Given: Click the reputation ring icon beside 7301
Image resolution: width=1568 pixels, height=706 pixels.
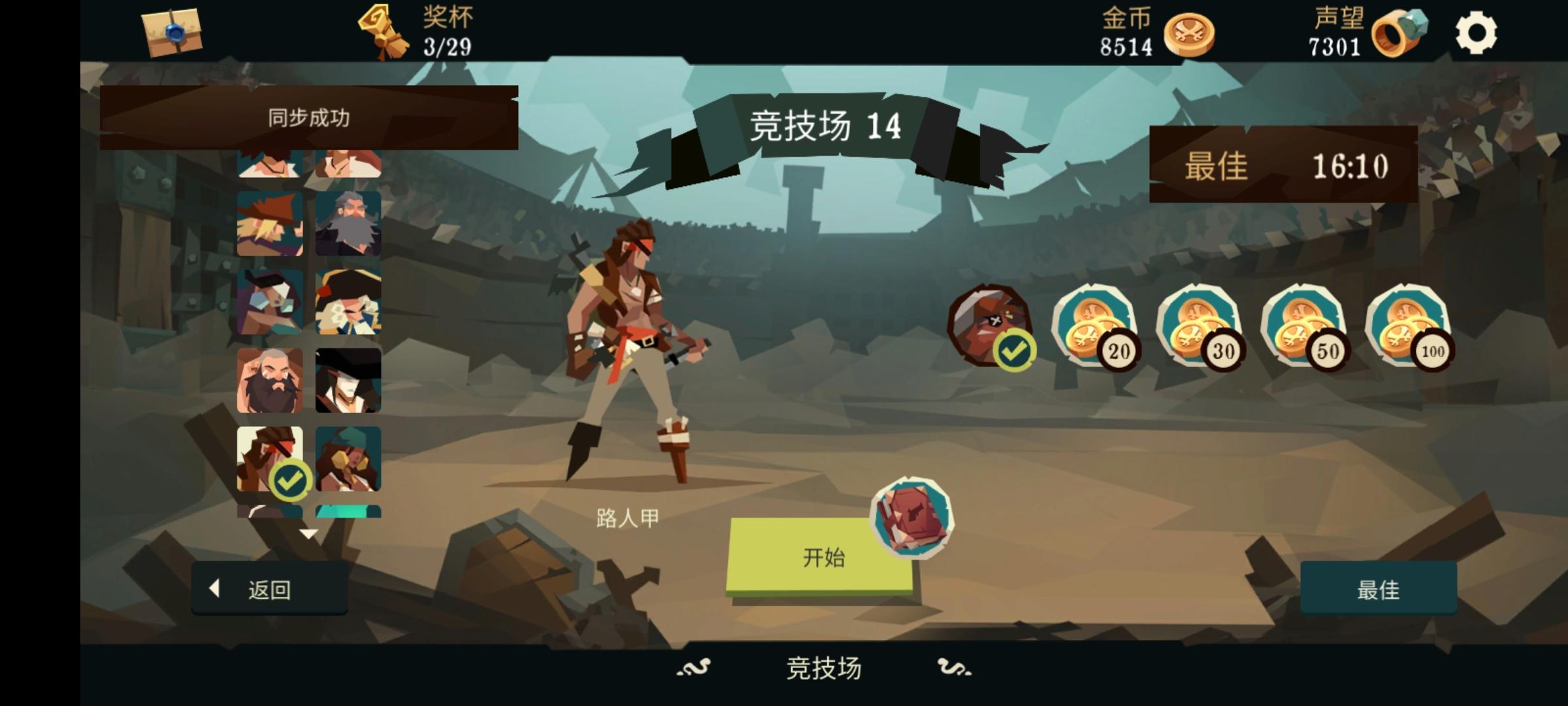Looking at the screenshot, I should (x=1401, y=34).
